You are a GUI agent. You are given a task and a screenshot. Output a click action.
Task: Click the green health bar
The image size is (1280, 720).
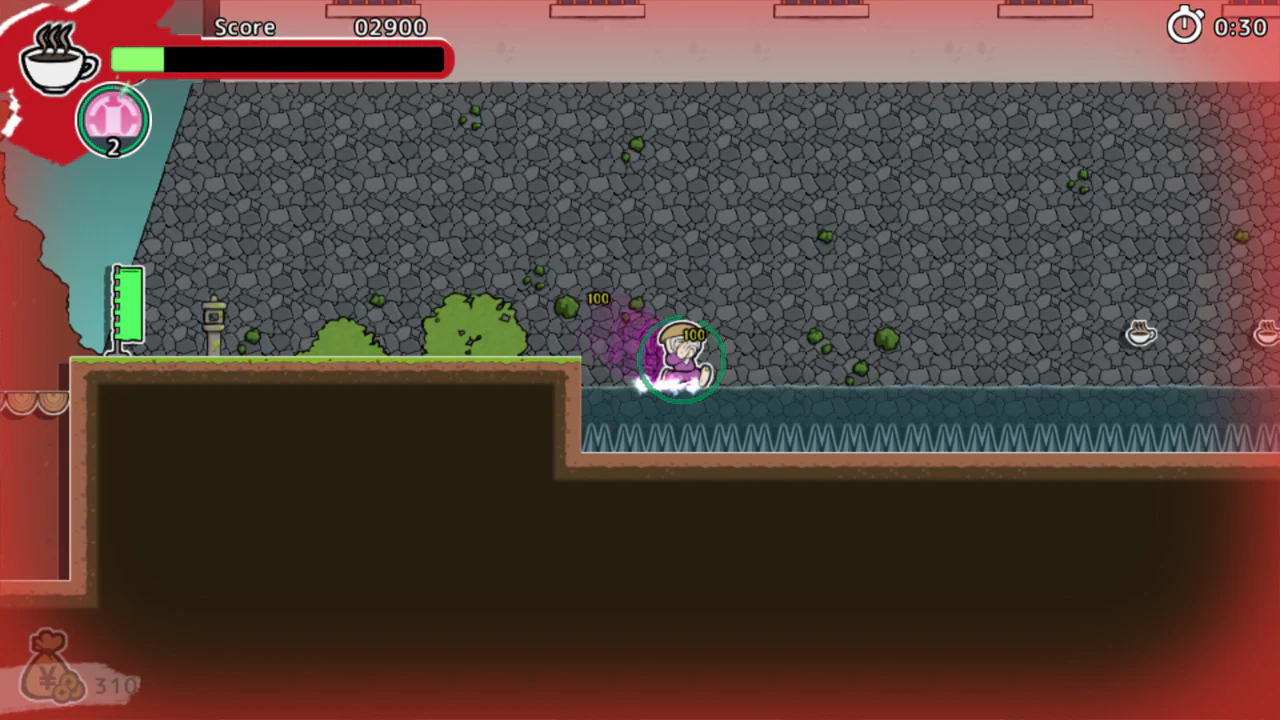pyautogui.click(x=137, y=61)
